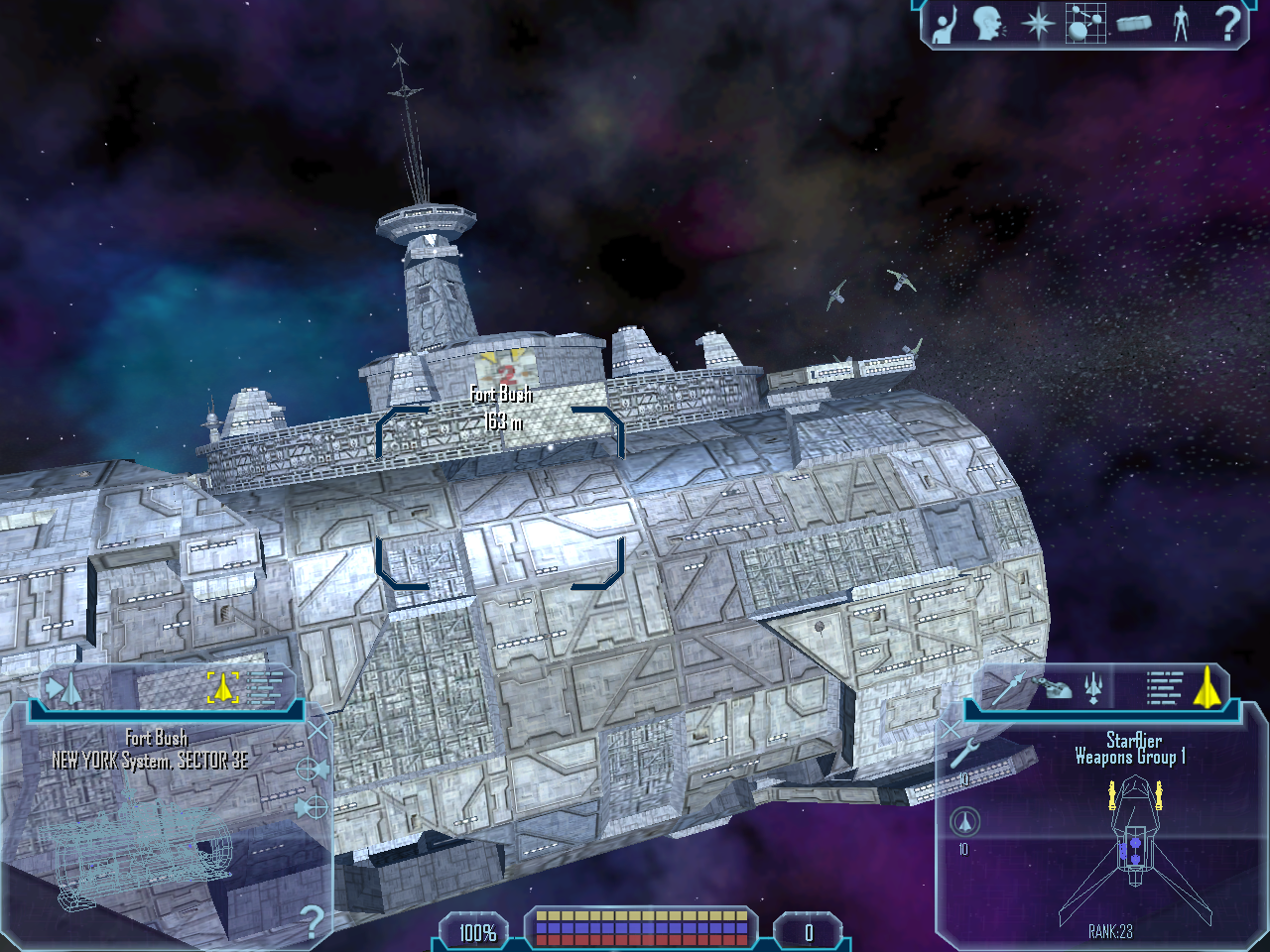1270x952 pixels.
Task: Open the standing figure reputation icon
Action: [x=1180, y=23]
